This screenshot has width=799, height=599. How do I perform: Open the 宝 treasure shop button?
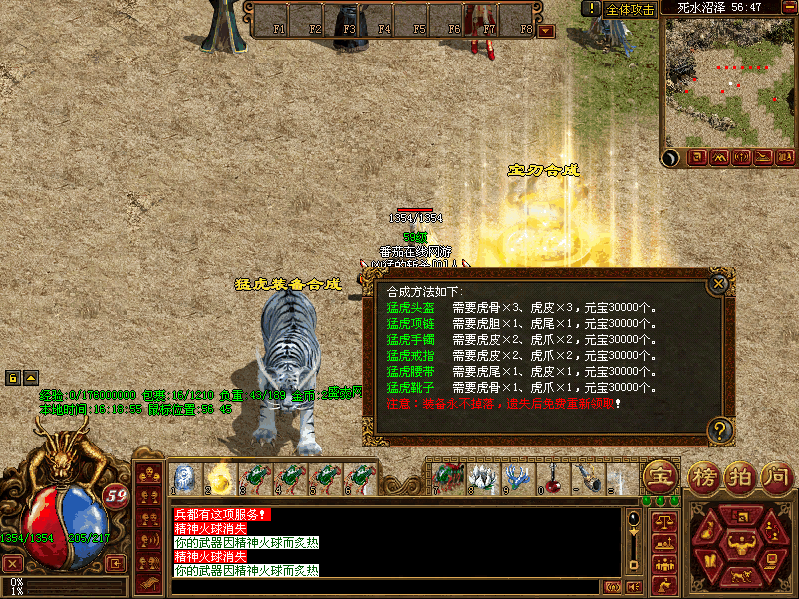660,475
